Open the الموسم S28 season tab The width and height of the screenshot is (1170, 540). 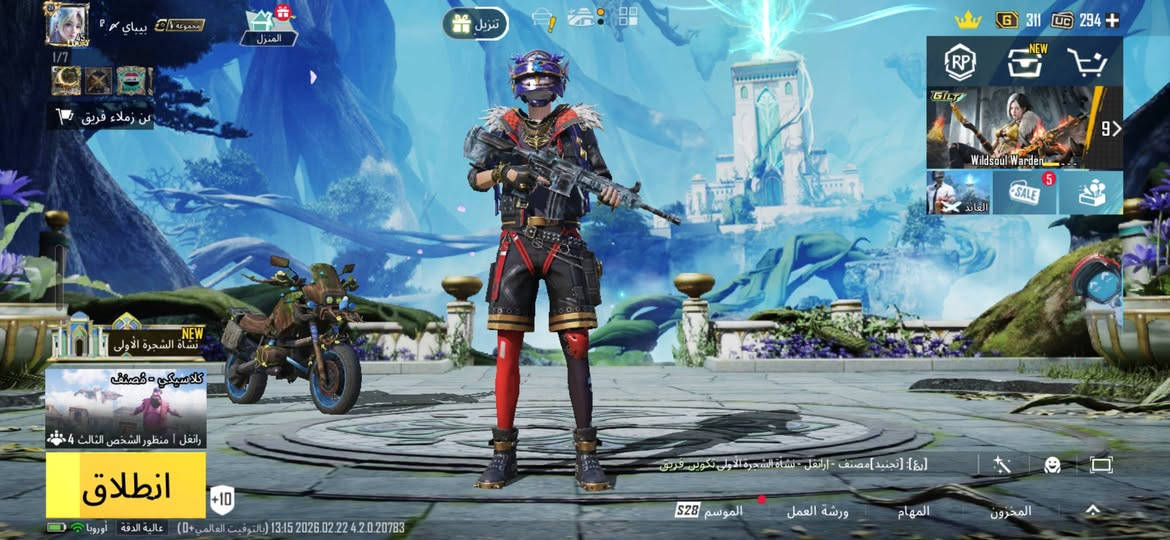pyautogui.click(x=710, y=511)
